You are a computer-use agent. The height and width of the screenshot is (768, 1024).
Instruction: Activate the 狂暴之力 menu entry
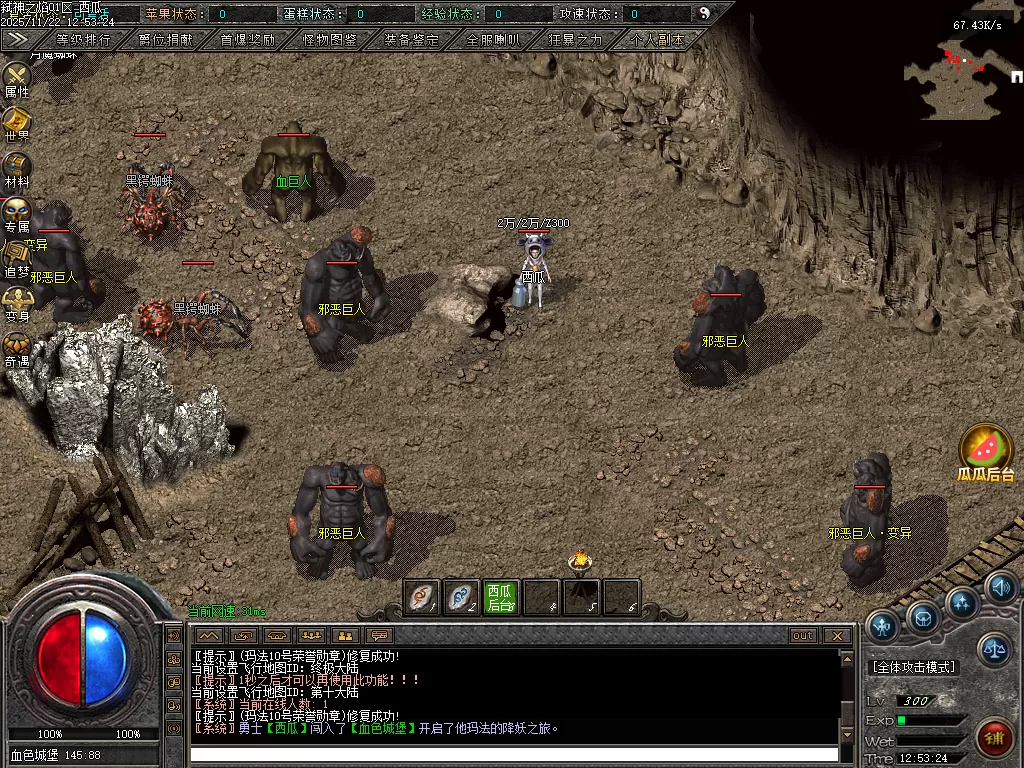coord(575,40)
